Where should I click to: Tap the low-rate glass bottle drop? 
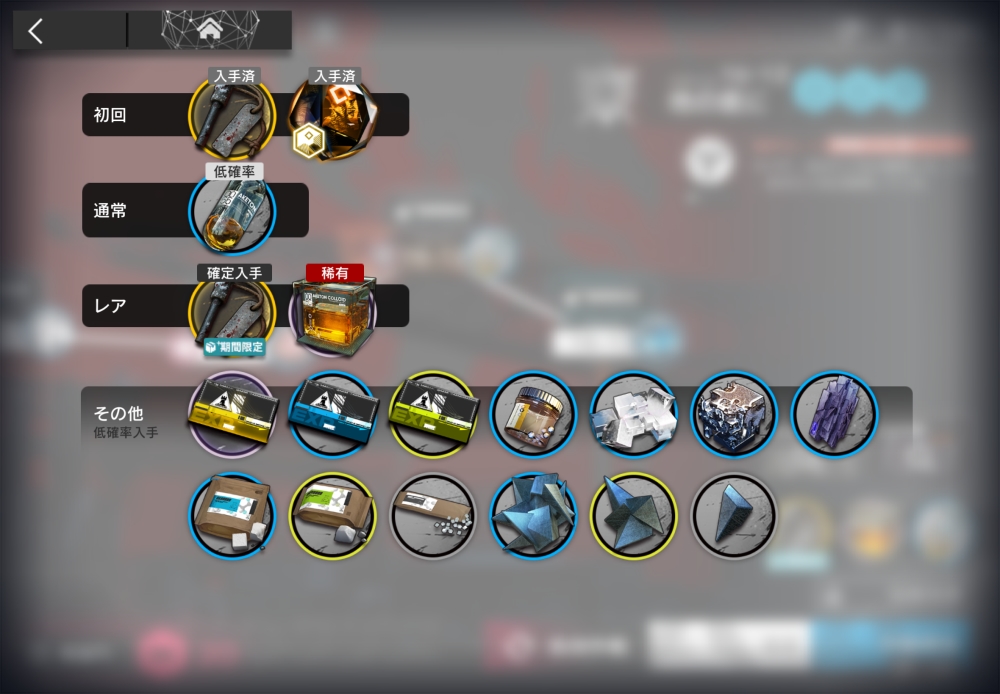click(232, 212)
